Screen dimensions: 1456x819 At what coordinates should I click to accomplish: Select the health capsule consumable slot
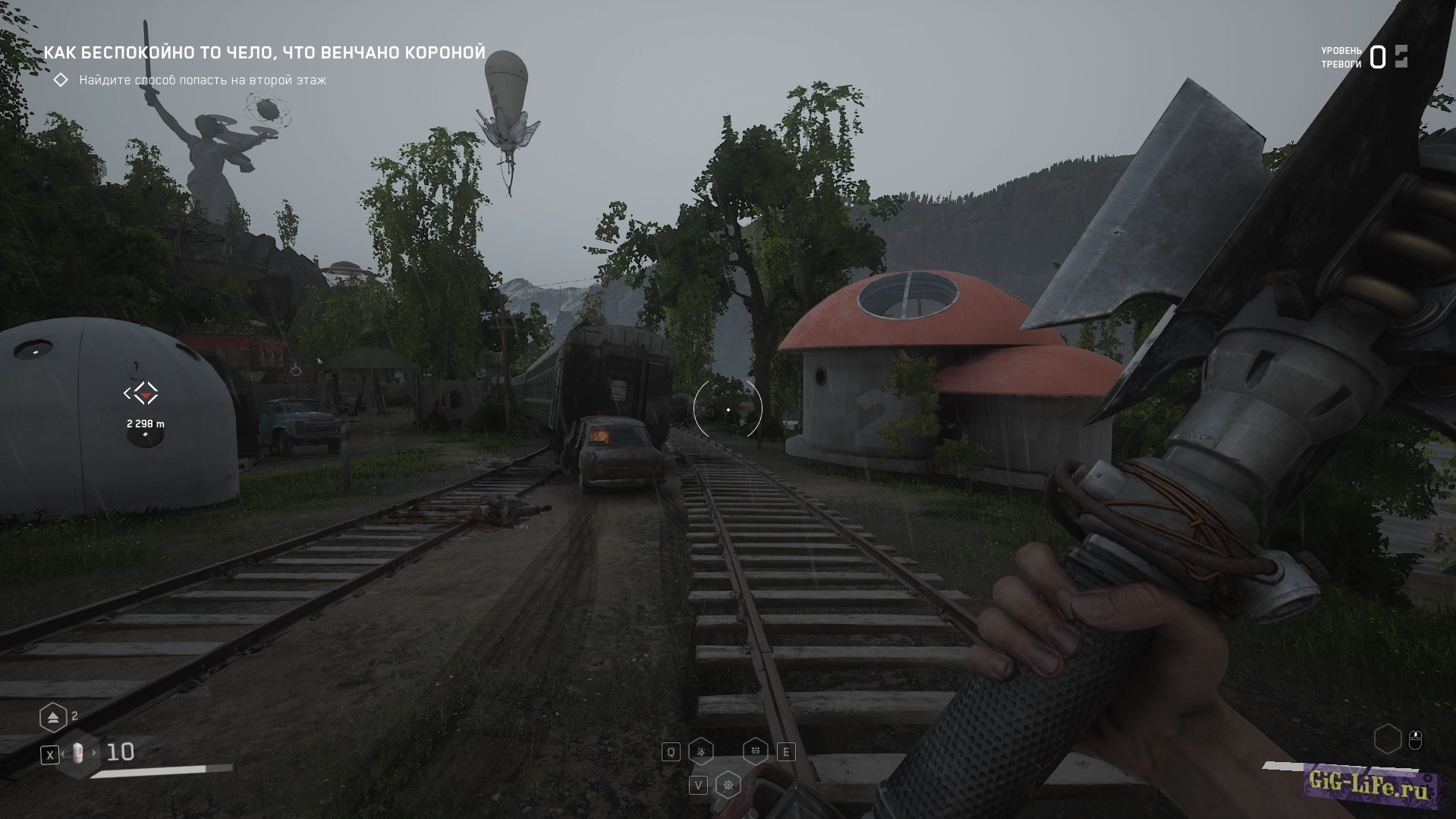(x=78, y=754)
